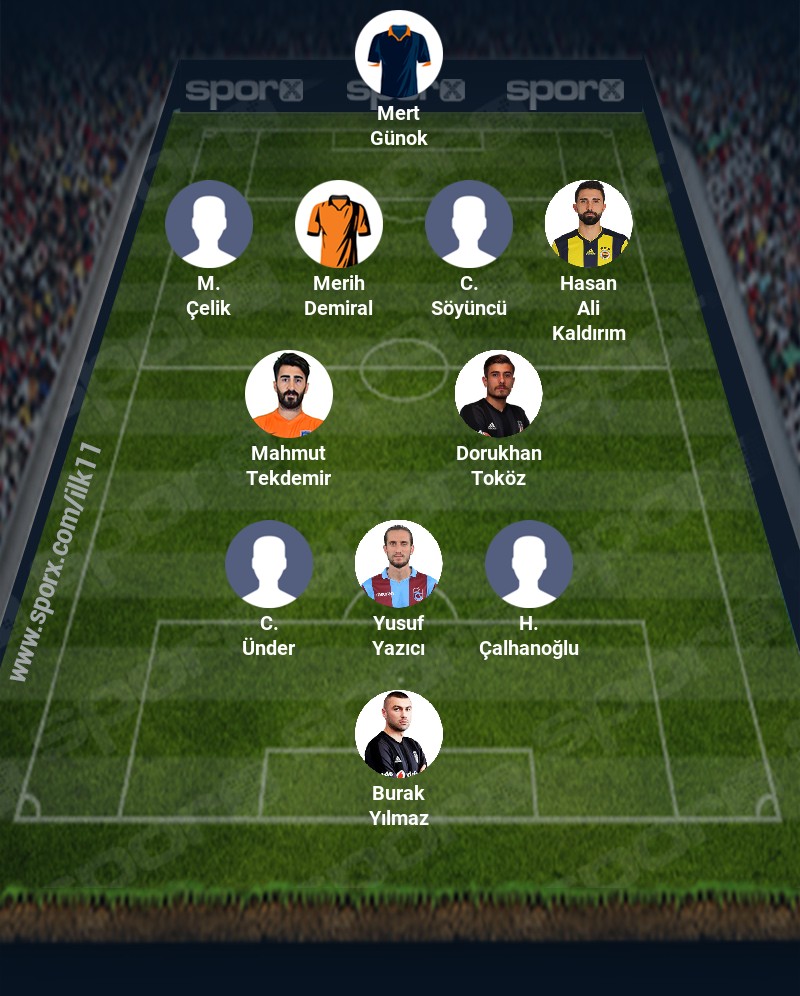Click Merih Demiral's orange jersey avatar

click(x=339, y=224)
